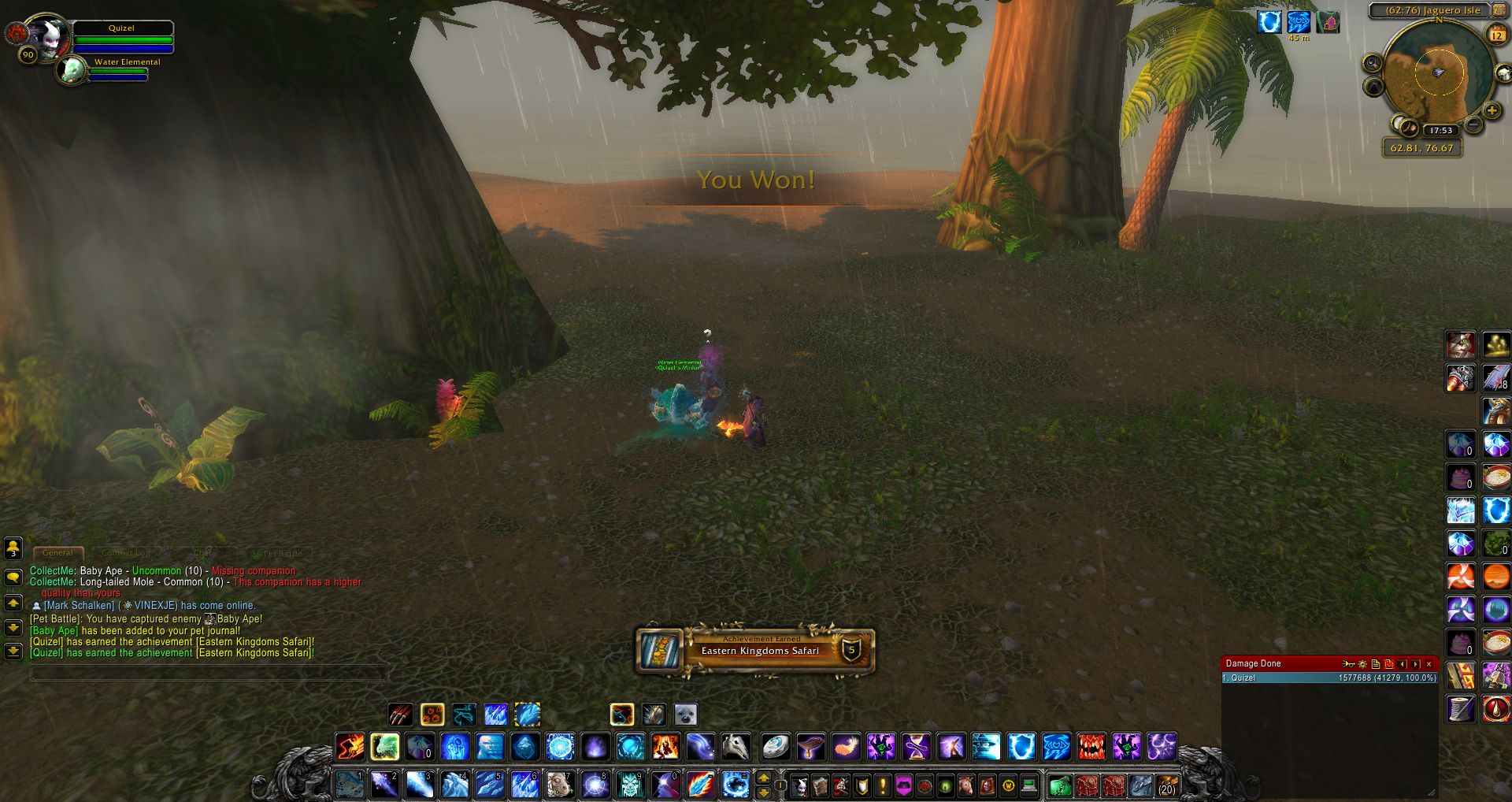Zoom in the minimap with plus button
This screenshot has height=802, width=1512.
(1492, 110)
